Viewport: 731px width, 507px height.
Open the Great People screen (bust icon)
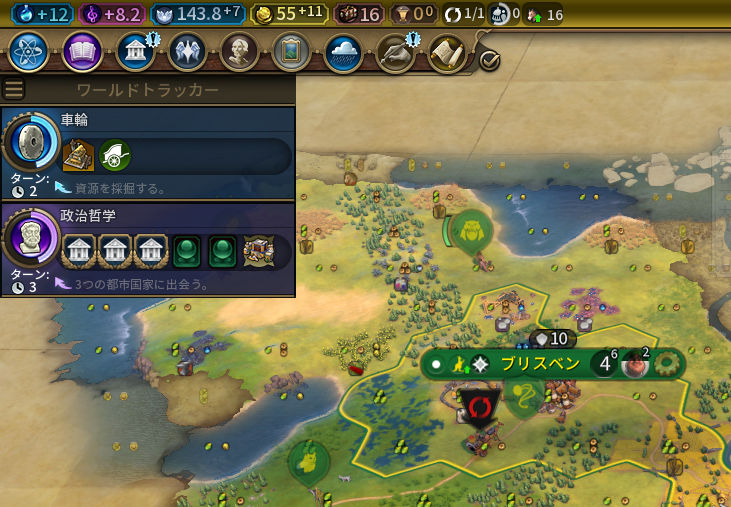pyautogui.click(x=239, y=51)
